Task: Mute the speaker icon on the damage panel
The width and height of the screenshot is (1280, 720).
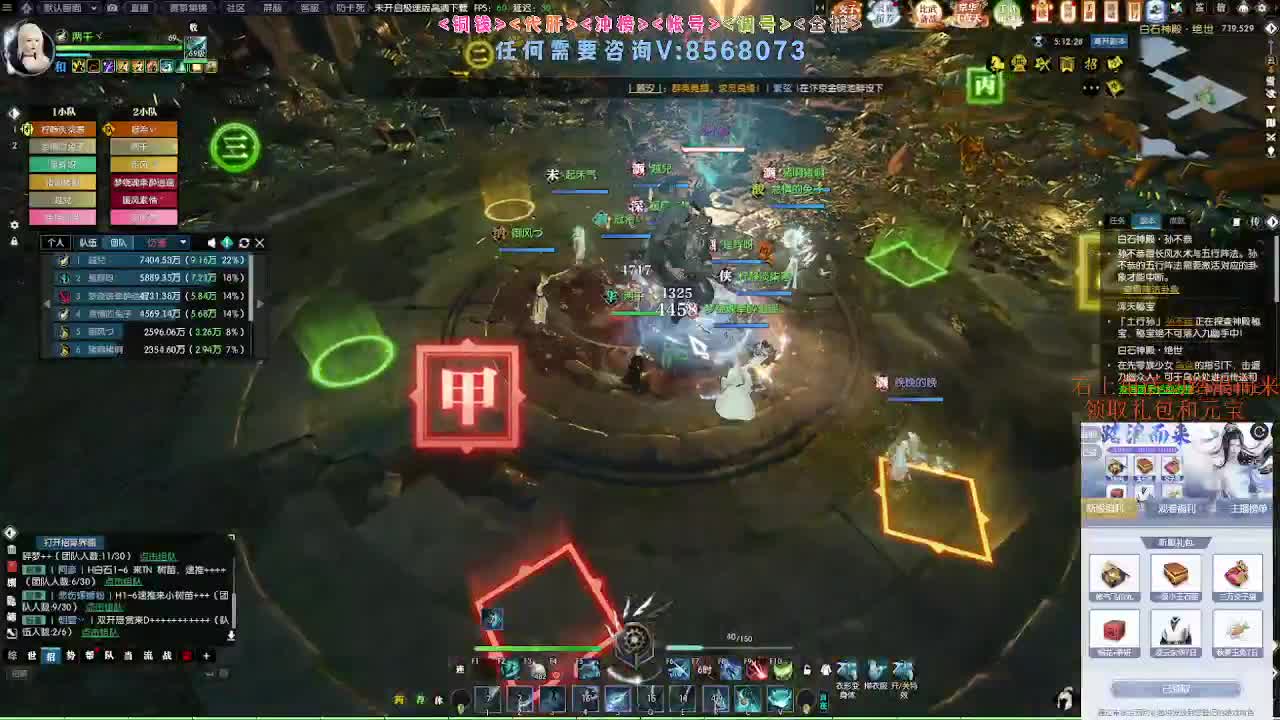Action: [212, 243]
